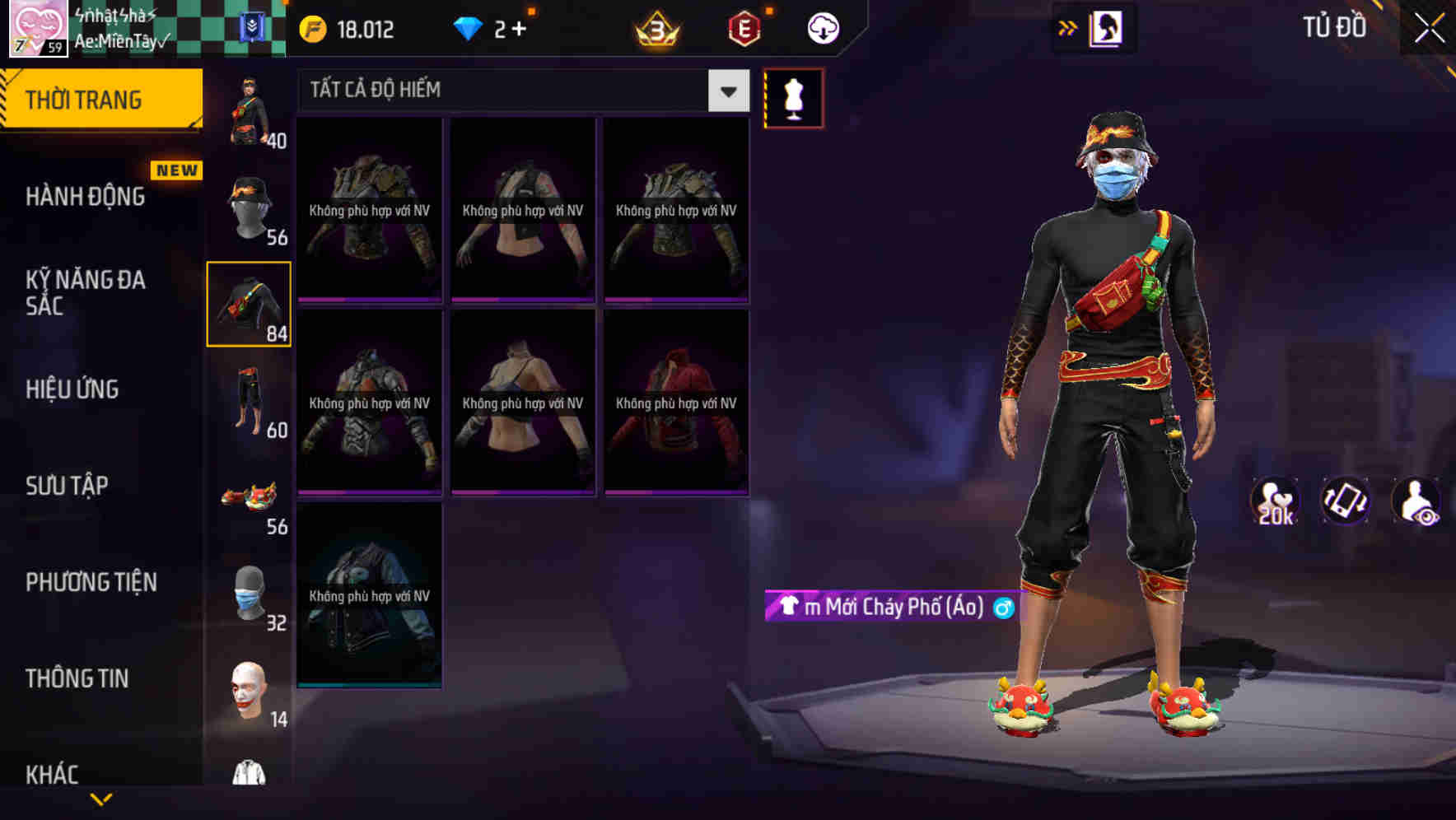This screenshot has width=1456, height=820.
Task: Toggle the bucket hat item with count 56
Action: (247, 206)
